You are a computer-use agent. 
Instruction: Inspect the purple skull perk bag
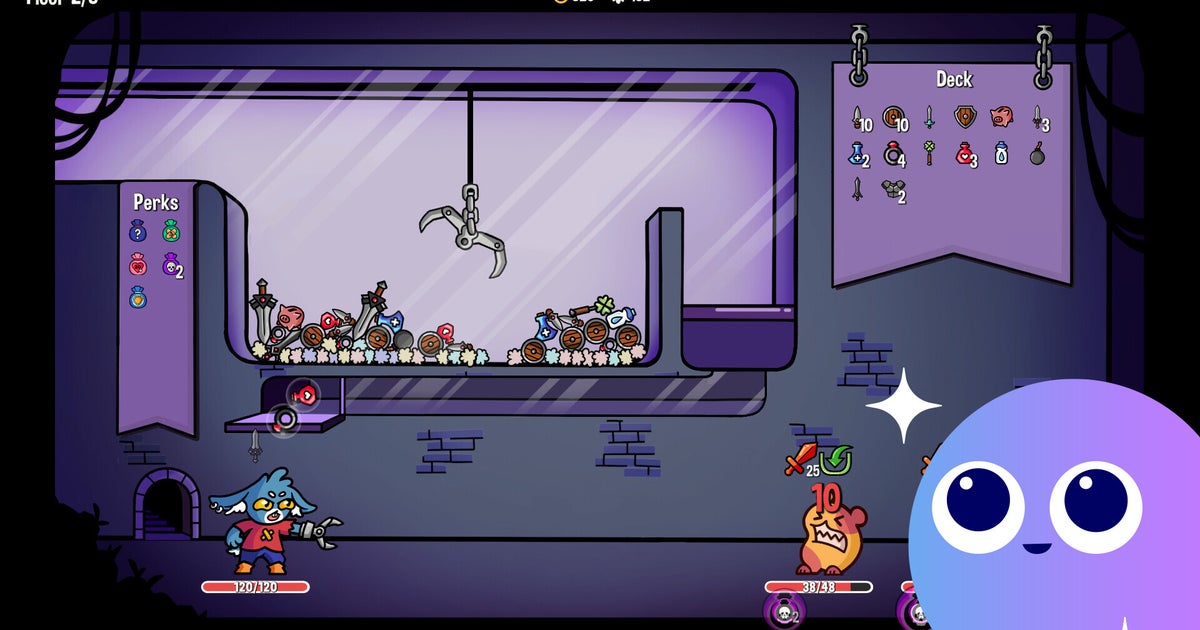(x=171, y=265)
